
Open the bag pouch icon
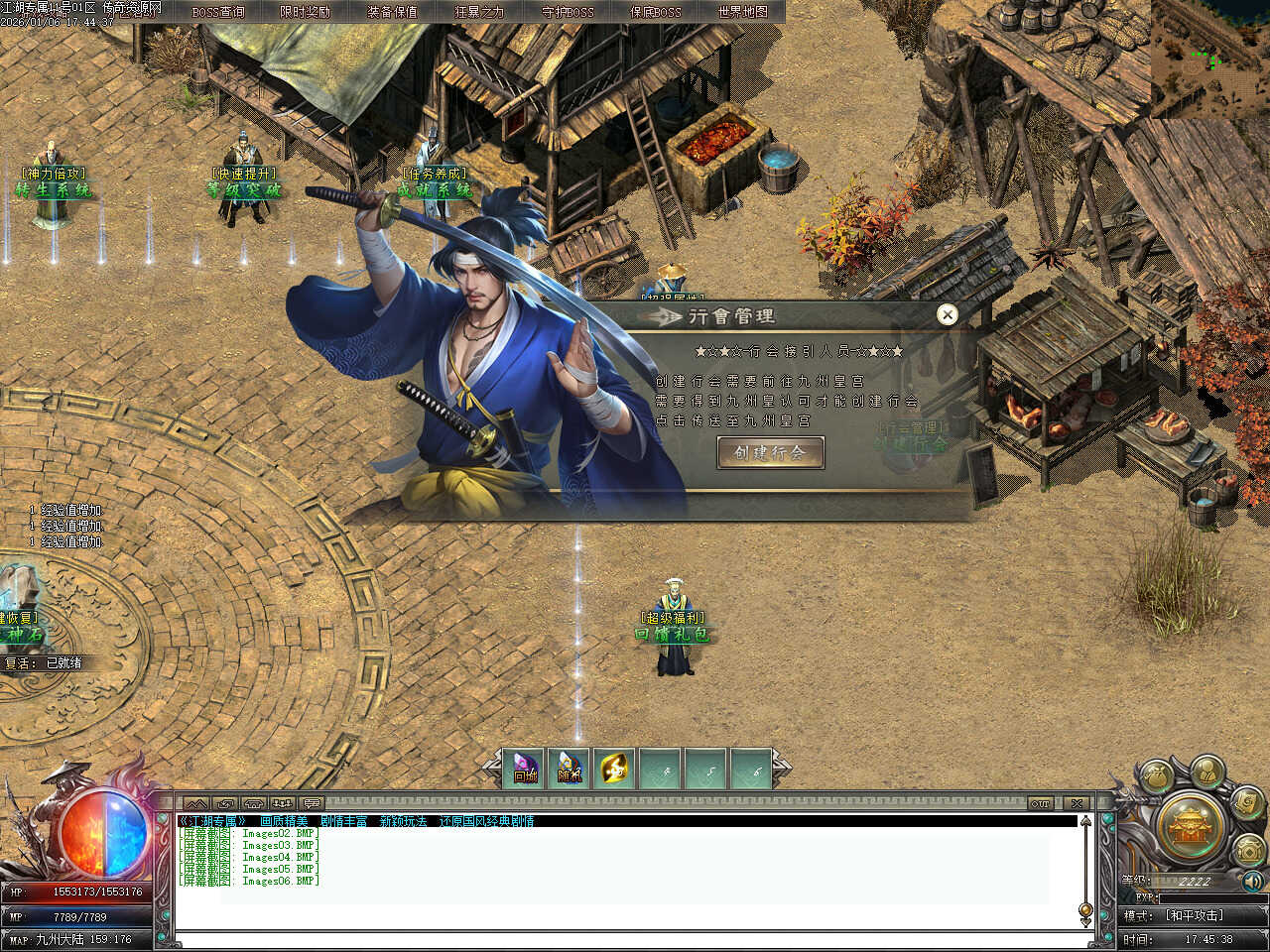click(1156, 776)
